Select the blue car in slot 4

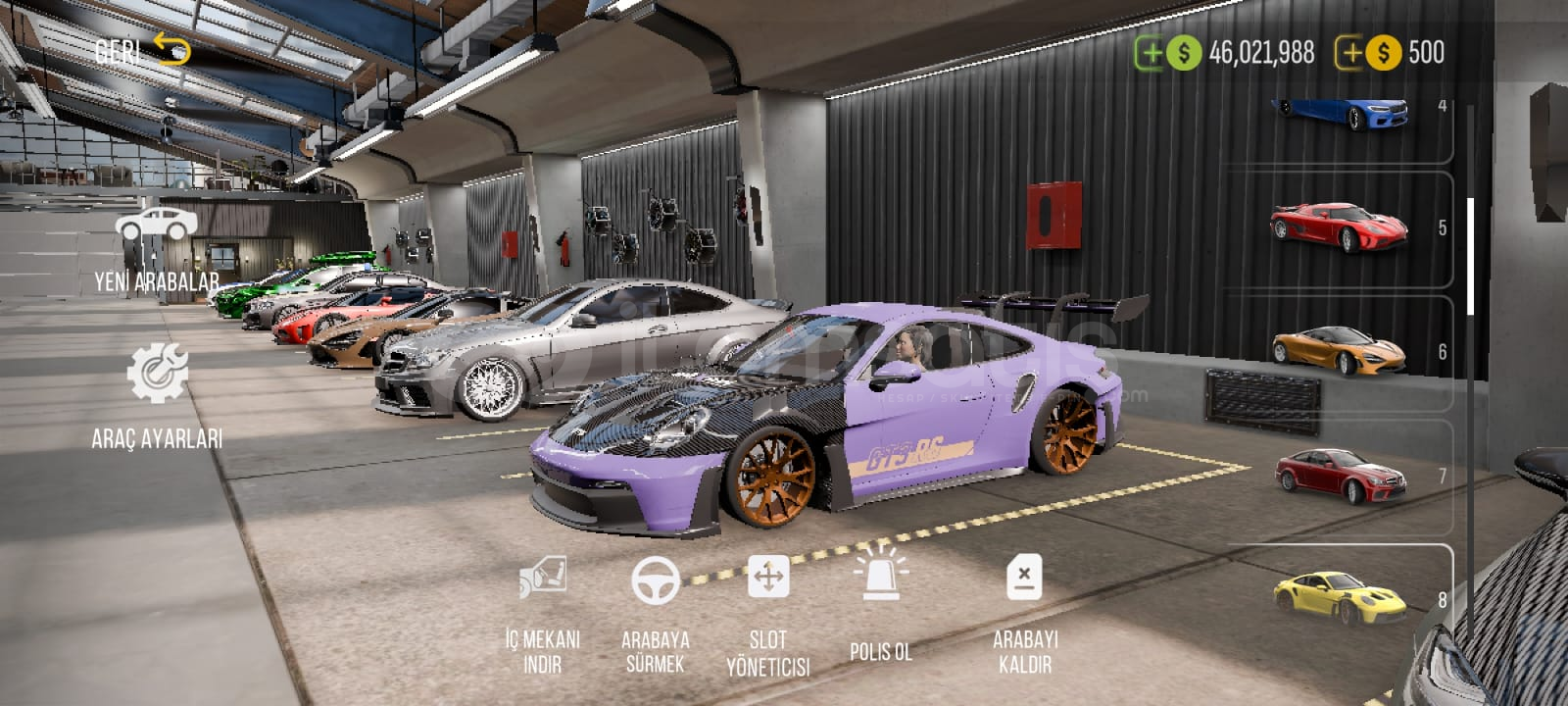(x=1342, y=113)
